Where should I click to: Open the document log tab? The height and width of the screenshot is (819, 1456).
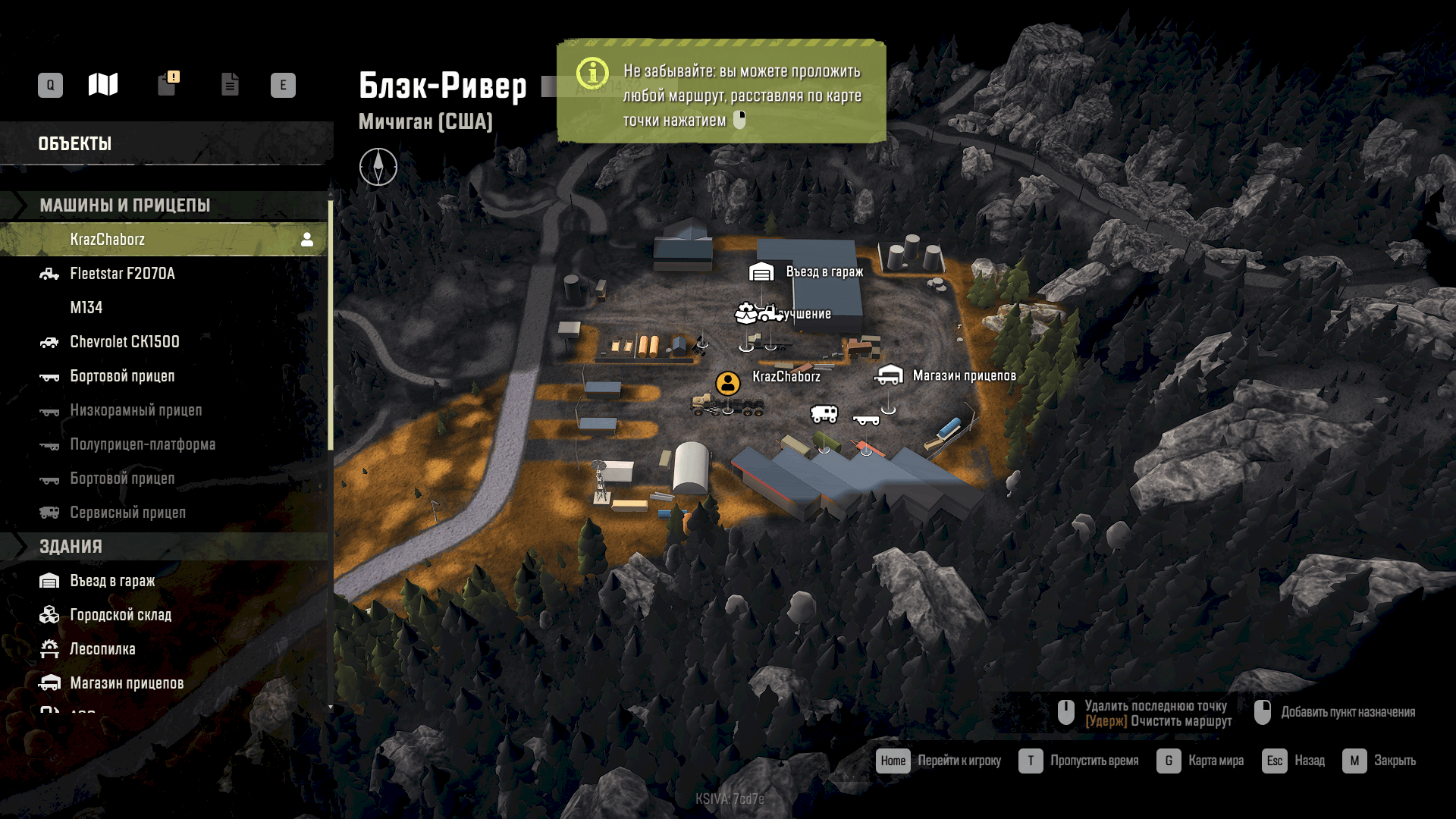tap(230, 84)
